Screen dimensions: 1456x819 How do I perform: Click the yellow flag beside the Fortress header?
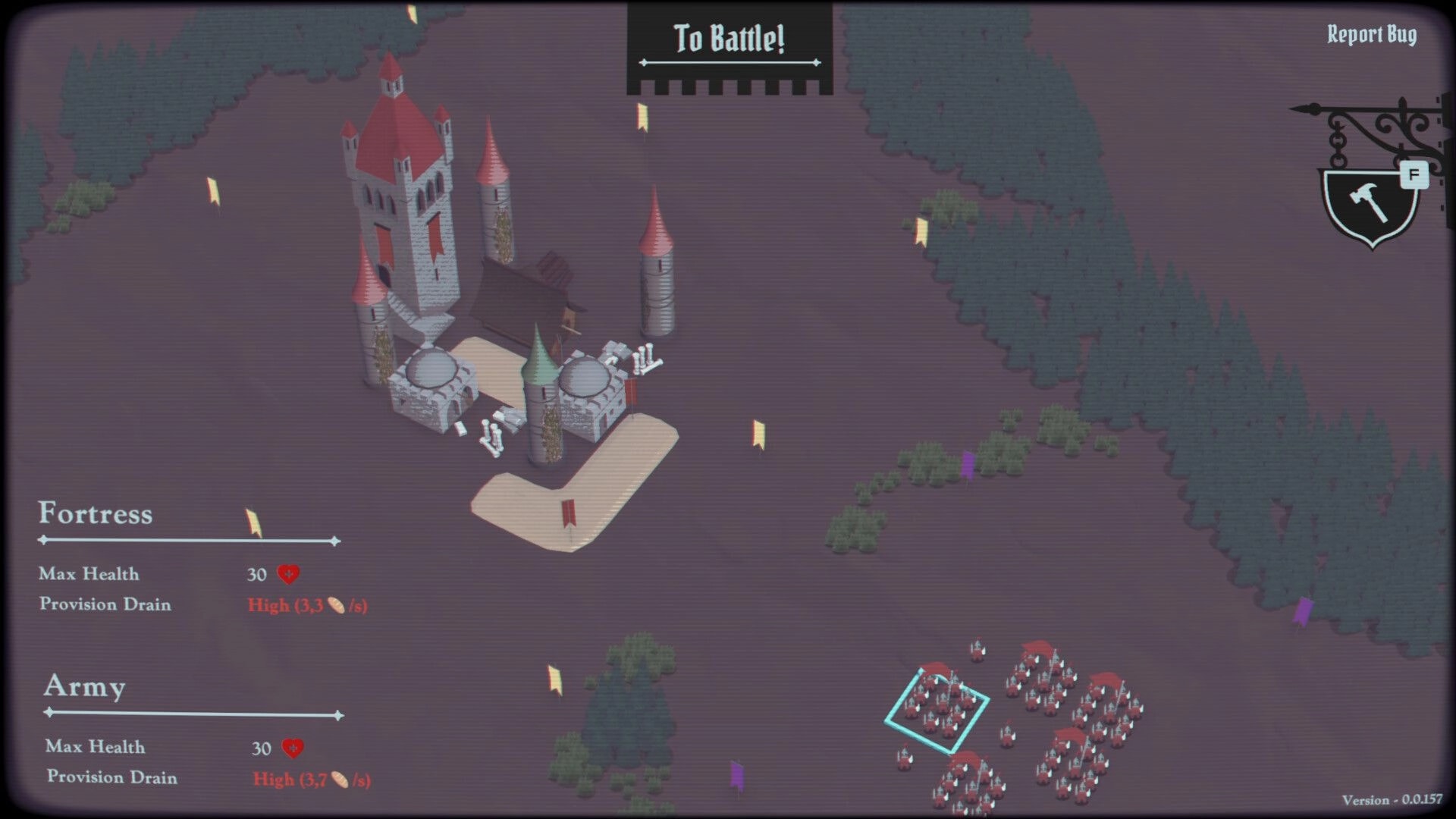coord(252,522)
